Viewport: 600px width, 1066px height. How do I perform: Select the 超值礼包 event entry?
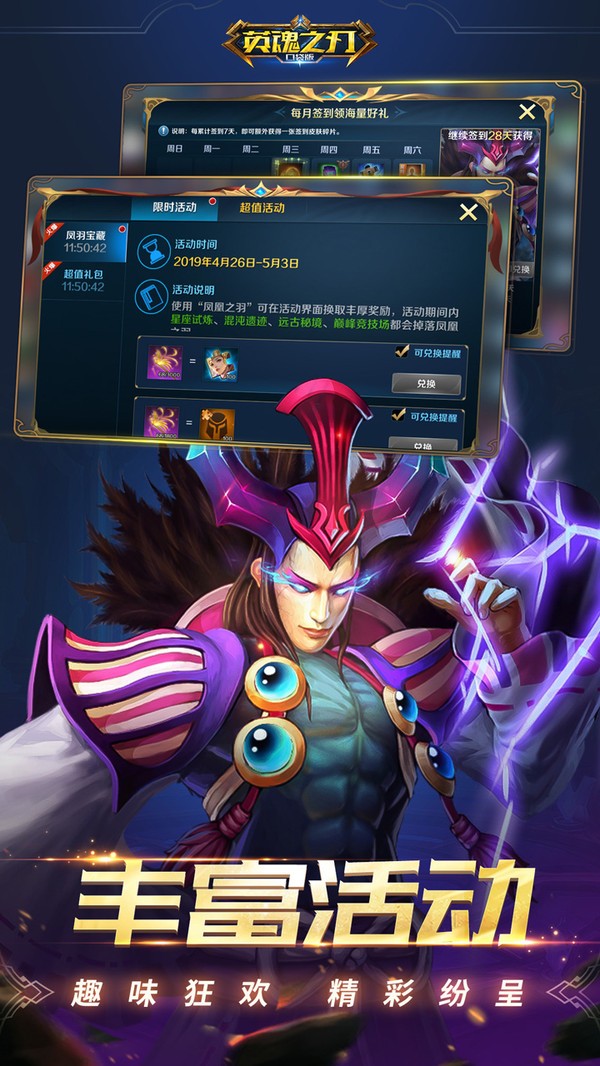coord(83,279)
